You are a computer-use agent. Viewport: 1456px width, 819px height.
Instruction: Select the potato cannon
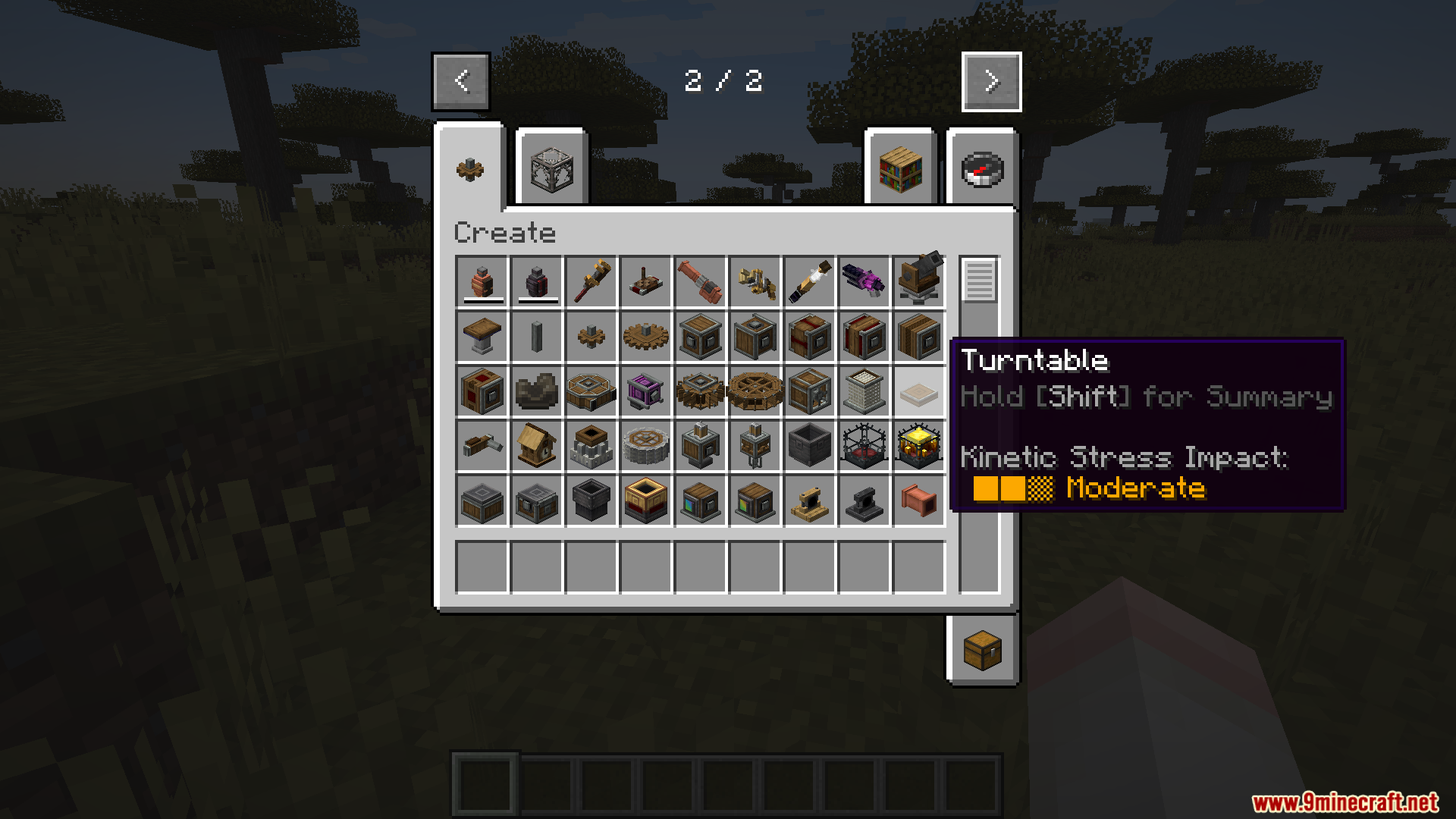(x=701, y=282)
